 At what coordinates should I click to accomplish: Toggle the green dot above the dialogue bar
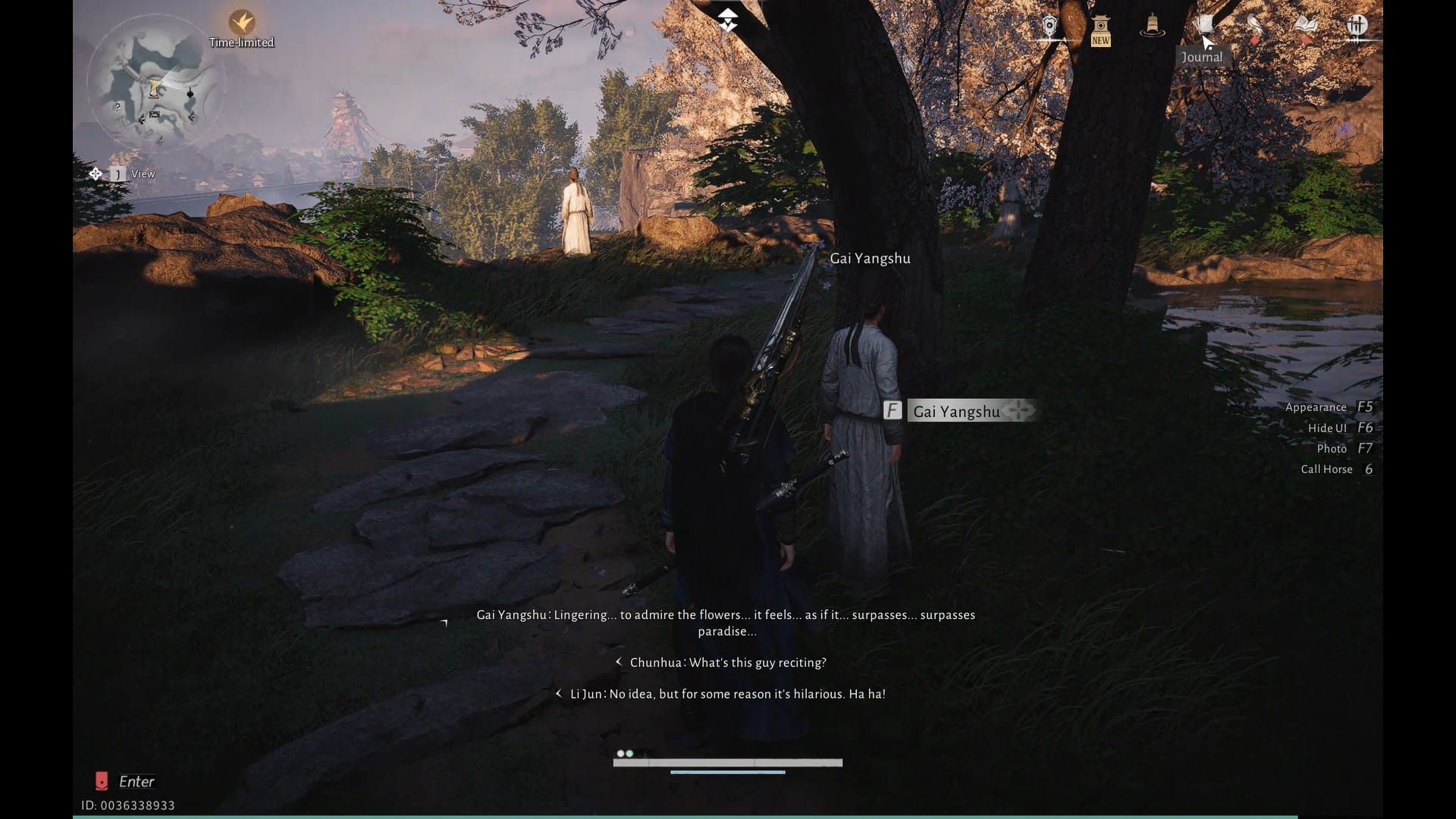pos(629,754)
